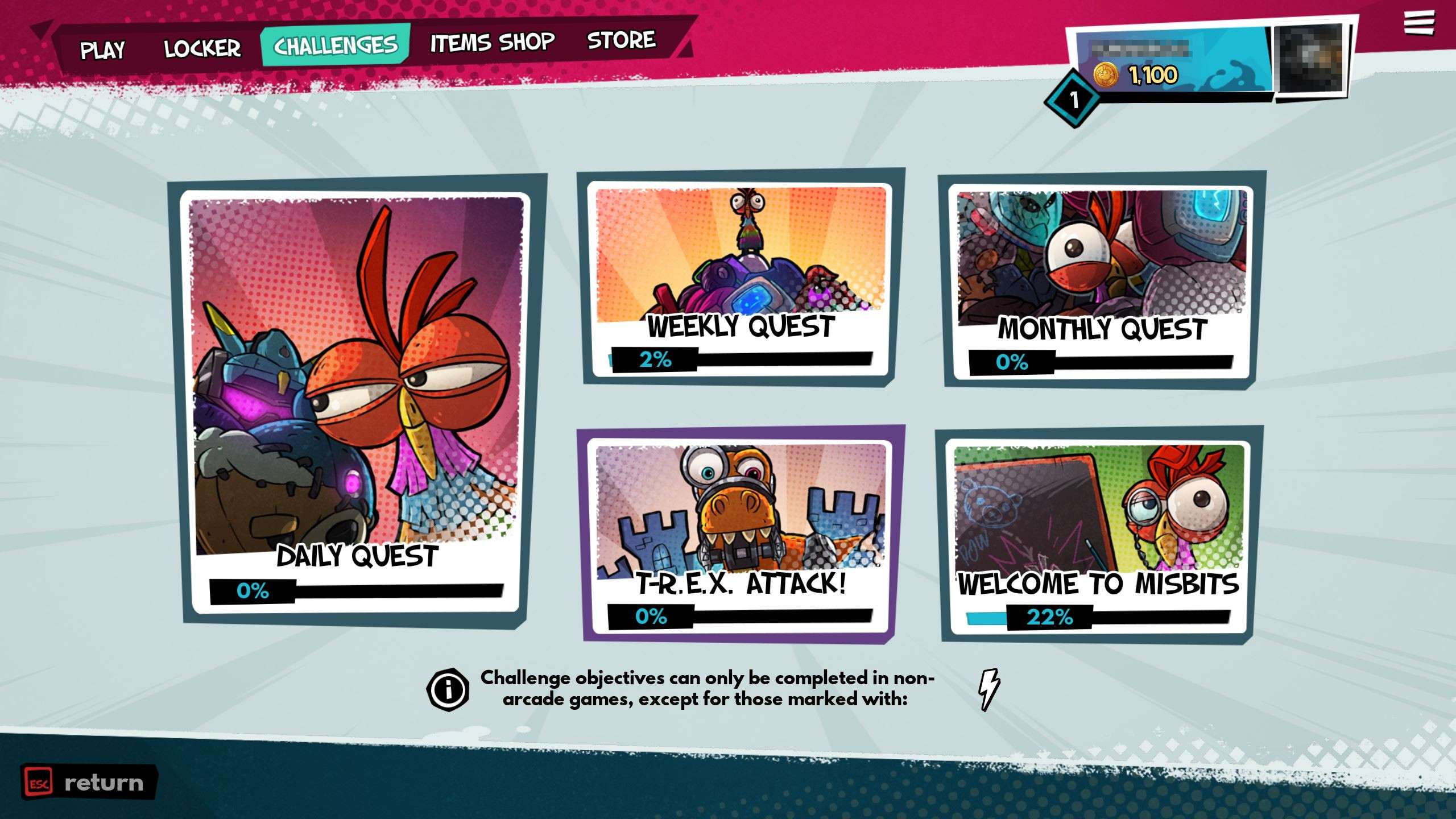Screen dimensions: 1456x819
Task: Select the Challenges tab
Action: pos(336,45)
